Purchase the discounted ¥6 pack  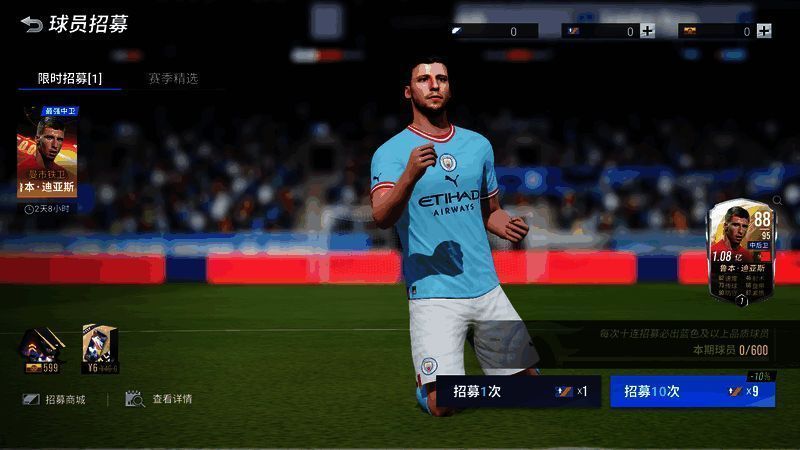(100, 349)
